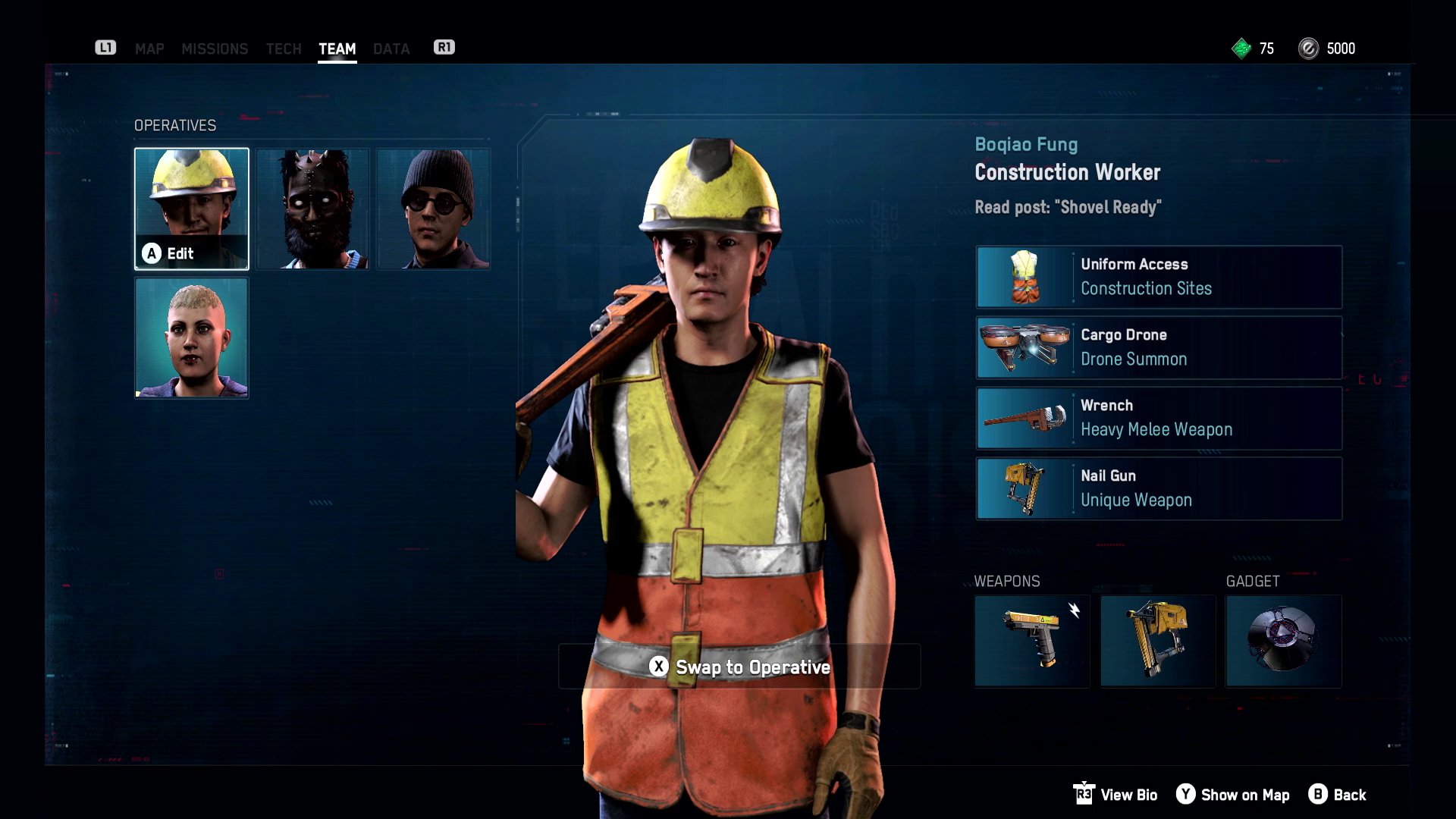1456x819 pixels.
Task: Select the pistol in the Weapons section
Action: (x=1033, y=641)
